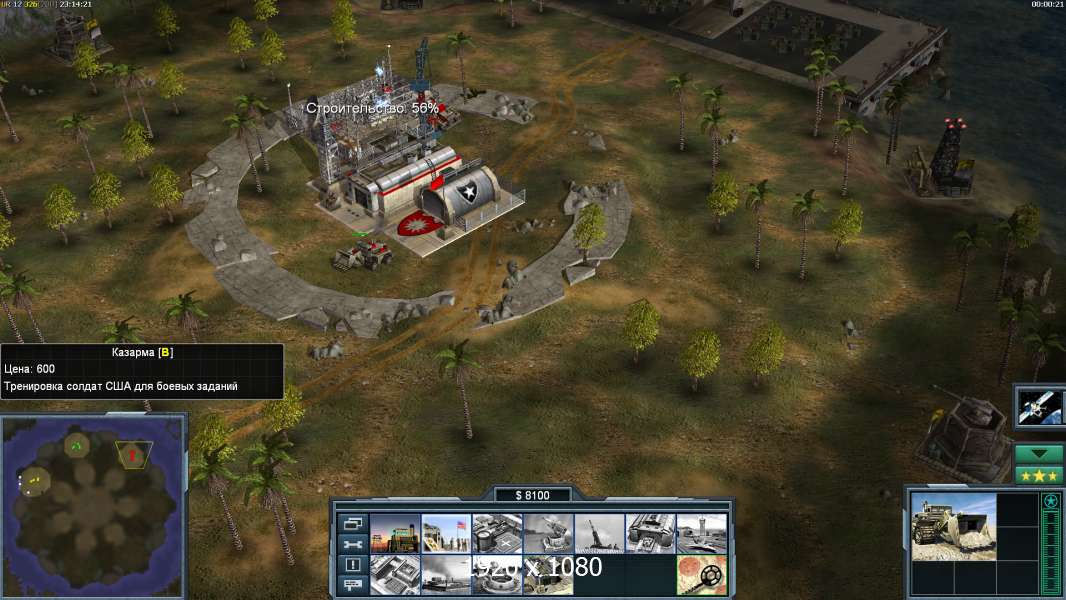Open the overlapping windows button
Screen dimensions: 1066x600
(x=351, y=523)
